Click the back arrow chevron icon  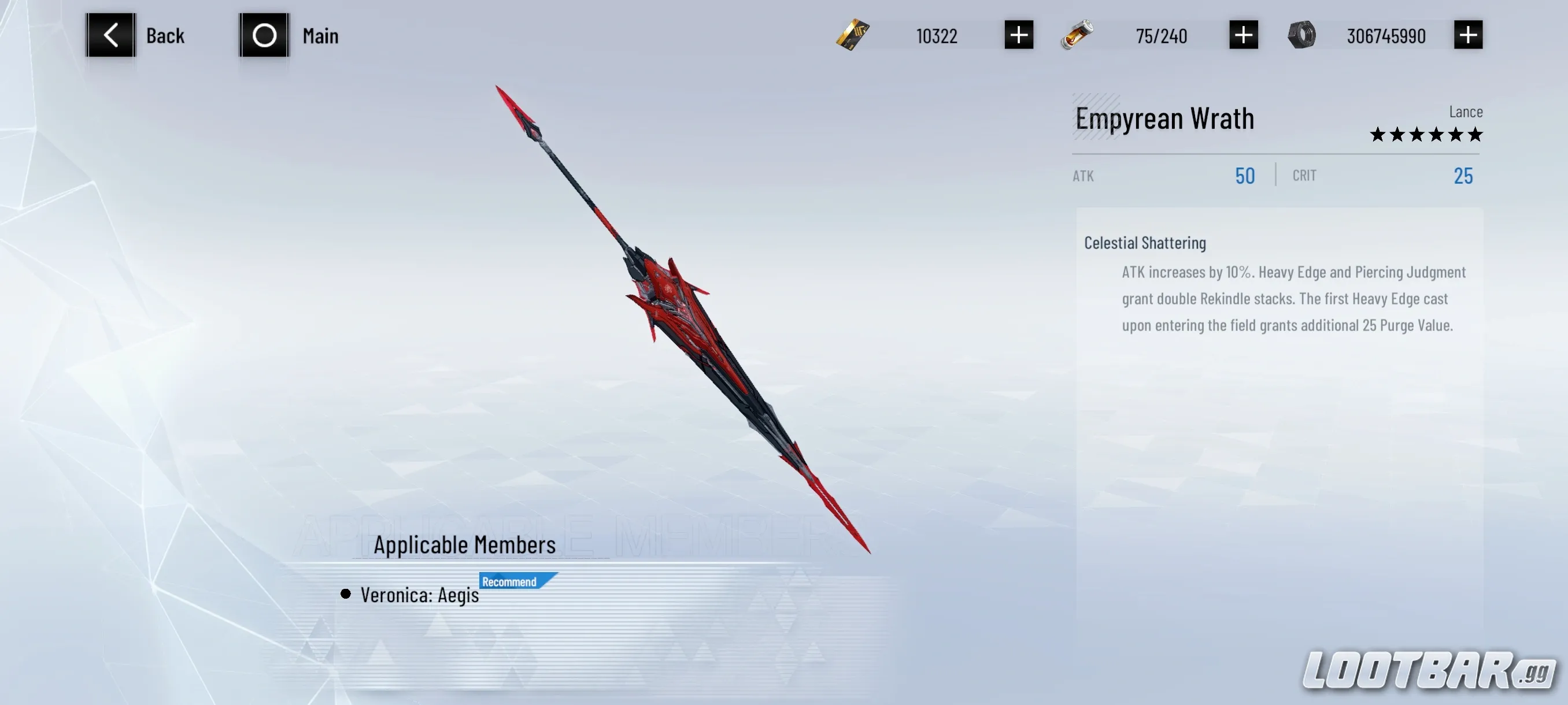[x=112, y=35]
